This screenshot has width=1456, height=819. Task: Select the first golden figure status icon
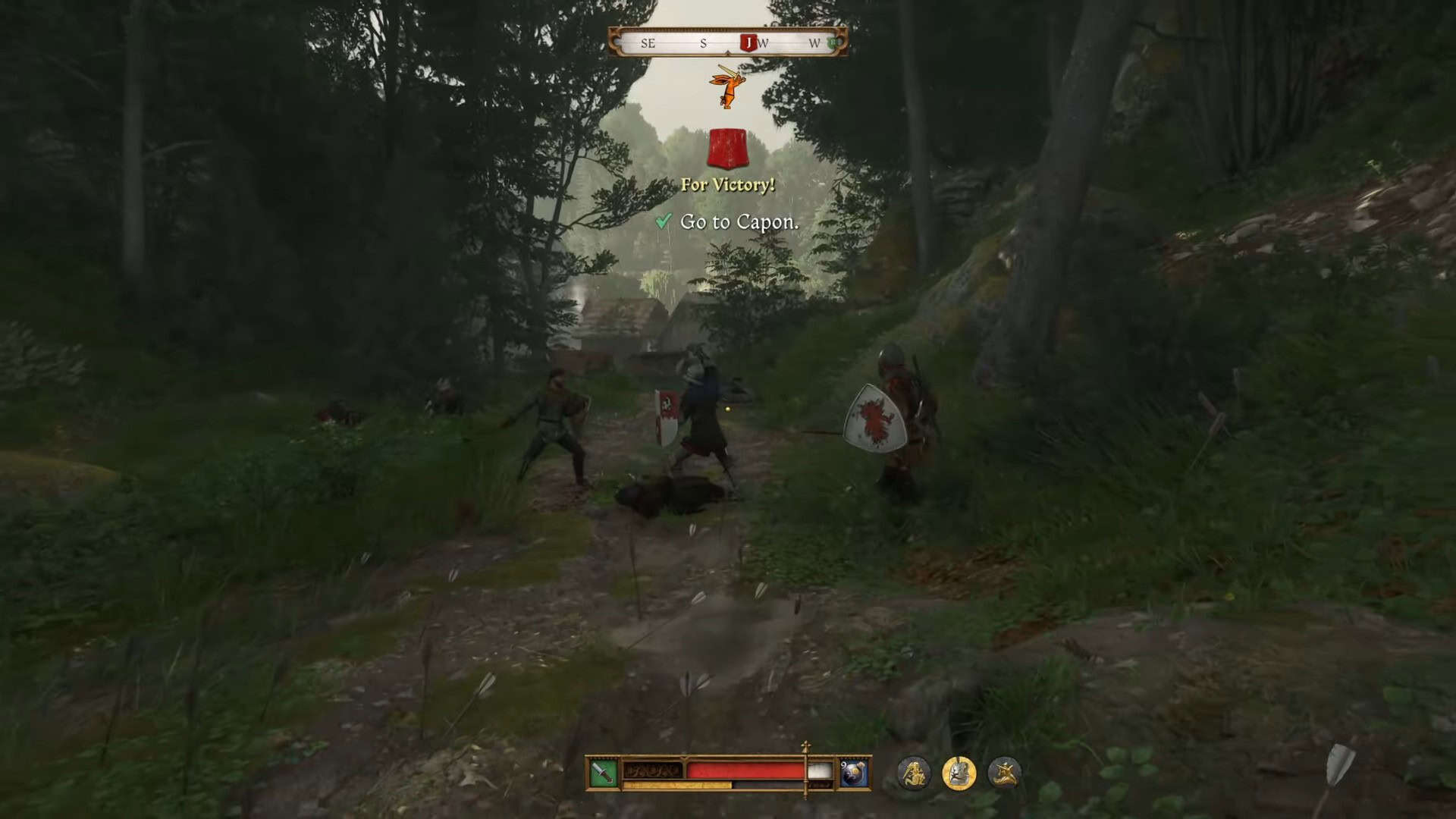tap(914, 773)
